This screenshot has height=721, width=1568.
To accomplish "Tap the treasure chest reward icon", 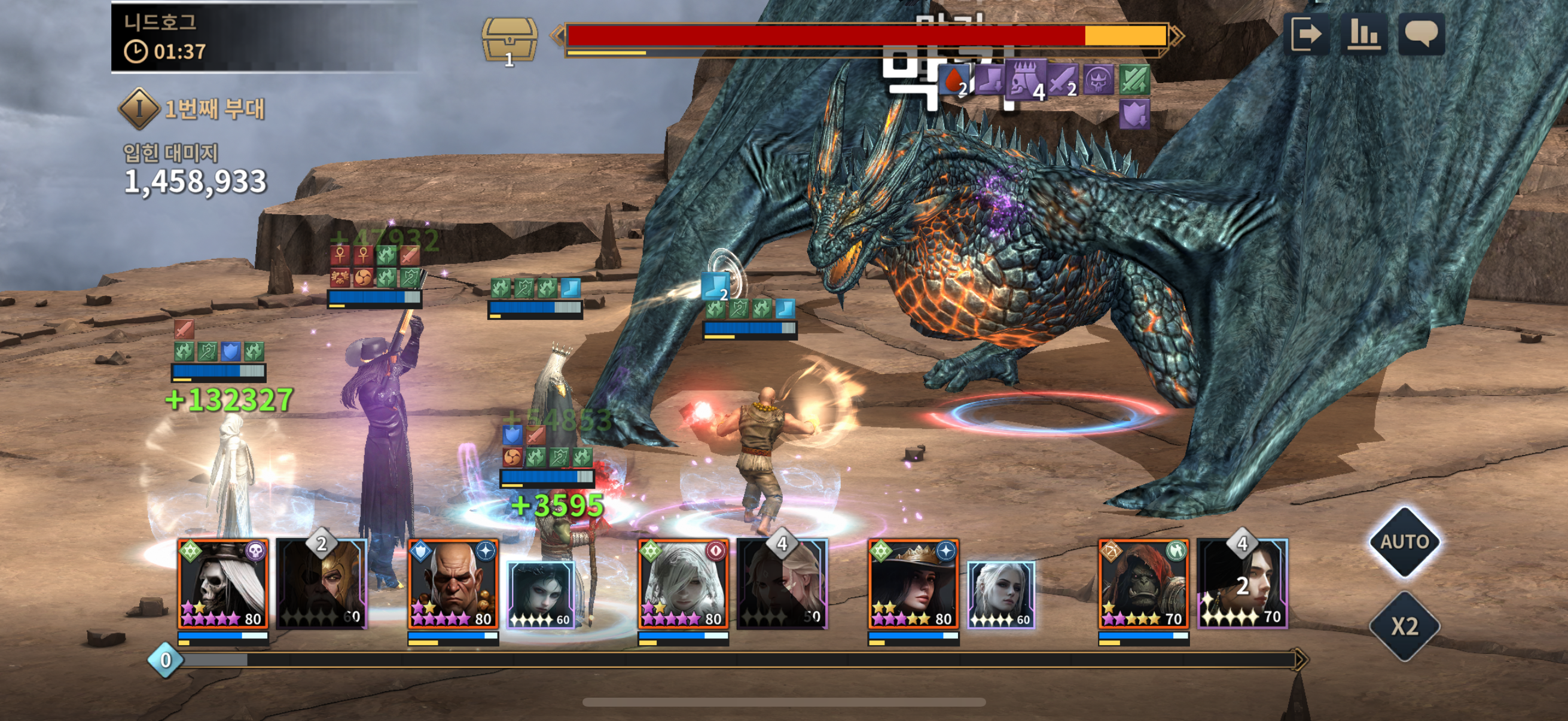I will (510, 40).
